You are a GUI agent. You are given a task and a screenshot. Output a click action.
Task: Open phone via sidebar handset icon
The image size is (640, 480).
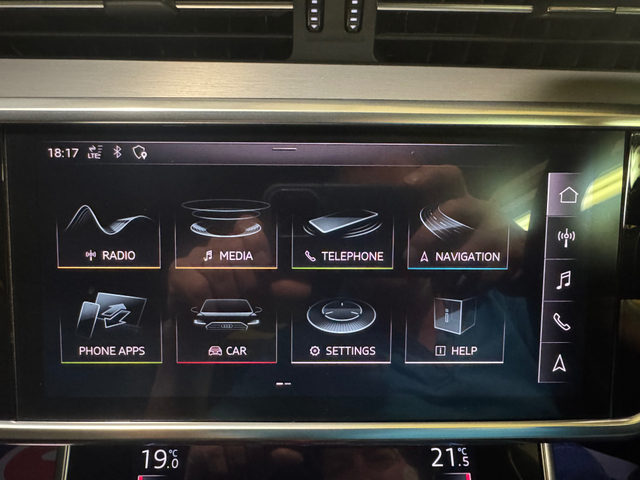pos(563,321)
